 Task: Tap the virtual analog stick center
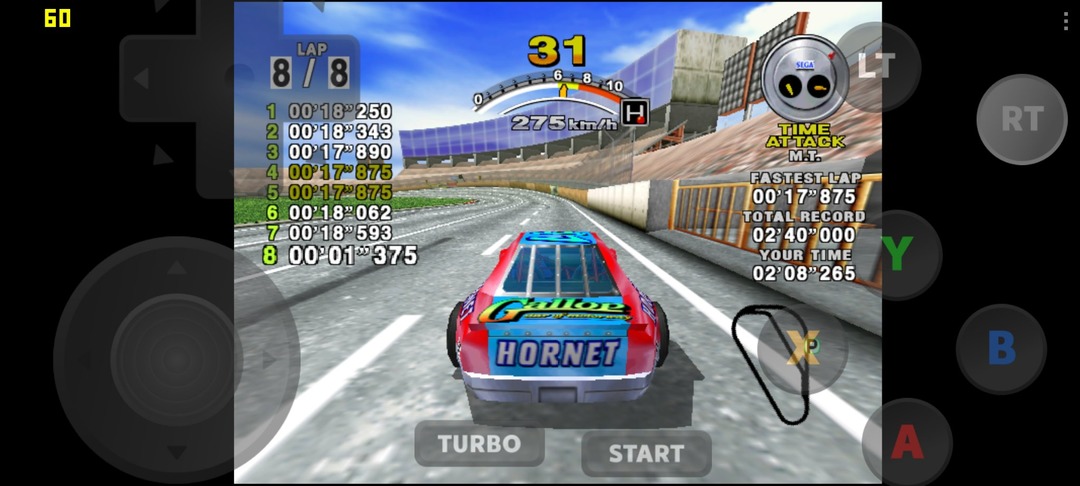[x=176, y=358]
